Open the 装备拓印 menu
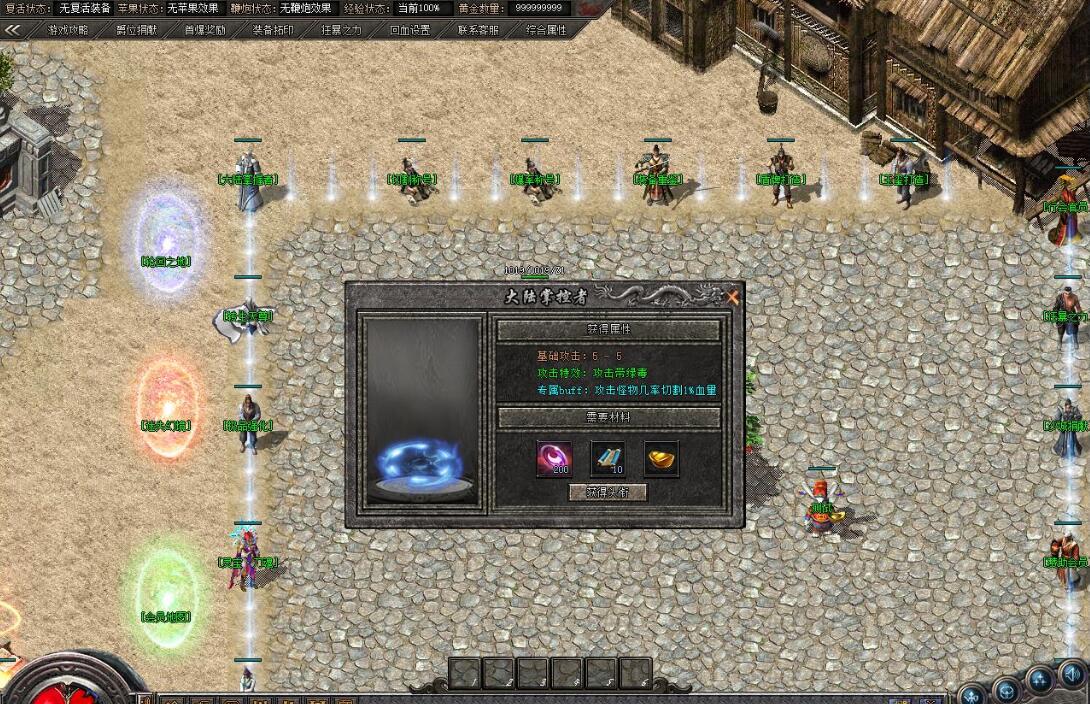The width and height of the screenshot is (1090, 704). click(273, 30)
